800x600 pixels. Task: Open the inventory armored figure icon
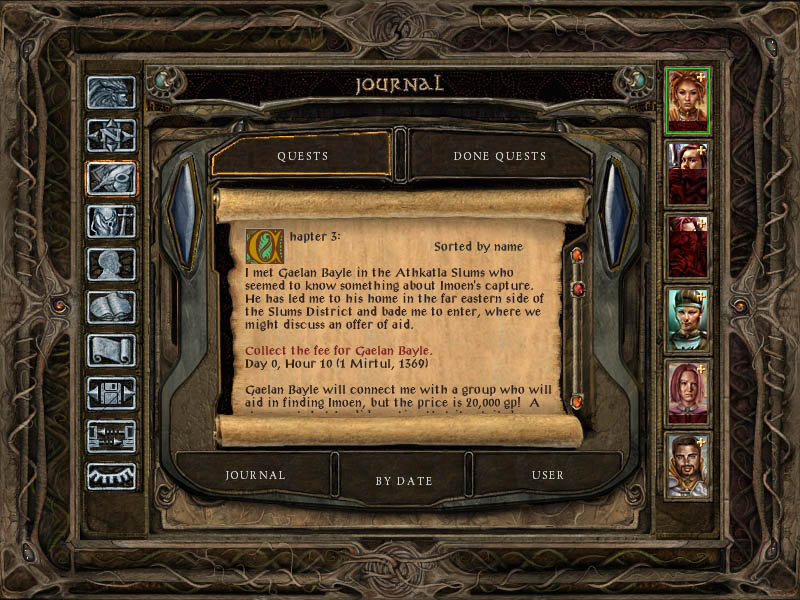pos(111,221)
